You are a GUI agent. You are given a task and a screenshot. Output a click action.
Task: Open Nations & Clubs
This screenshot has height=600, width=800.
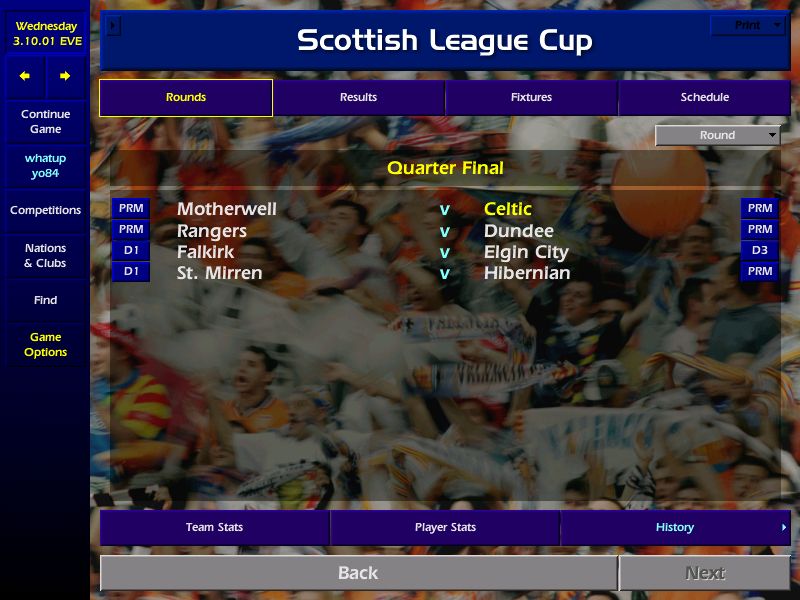coord(45,256)
